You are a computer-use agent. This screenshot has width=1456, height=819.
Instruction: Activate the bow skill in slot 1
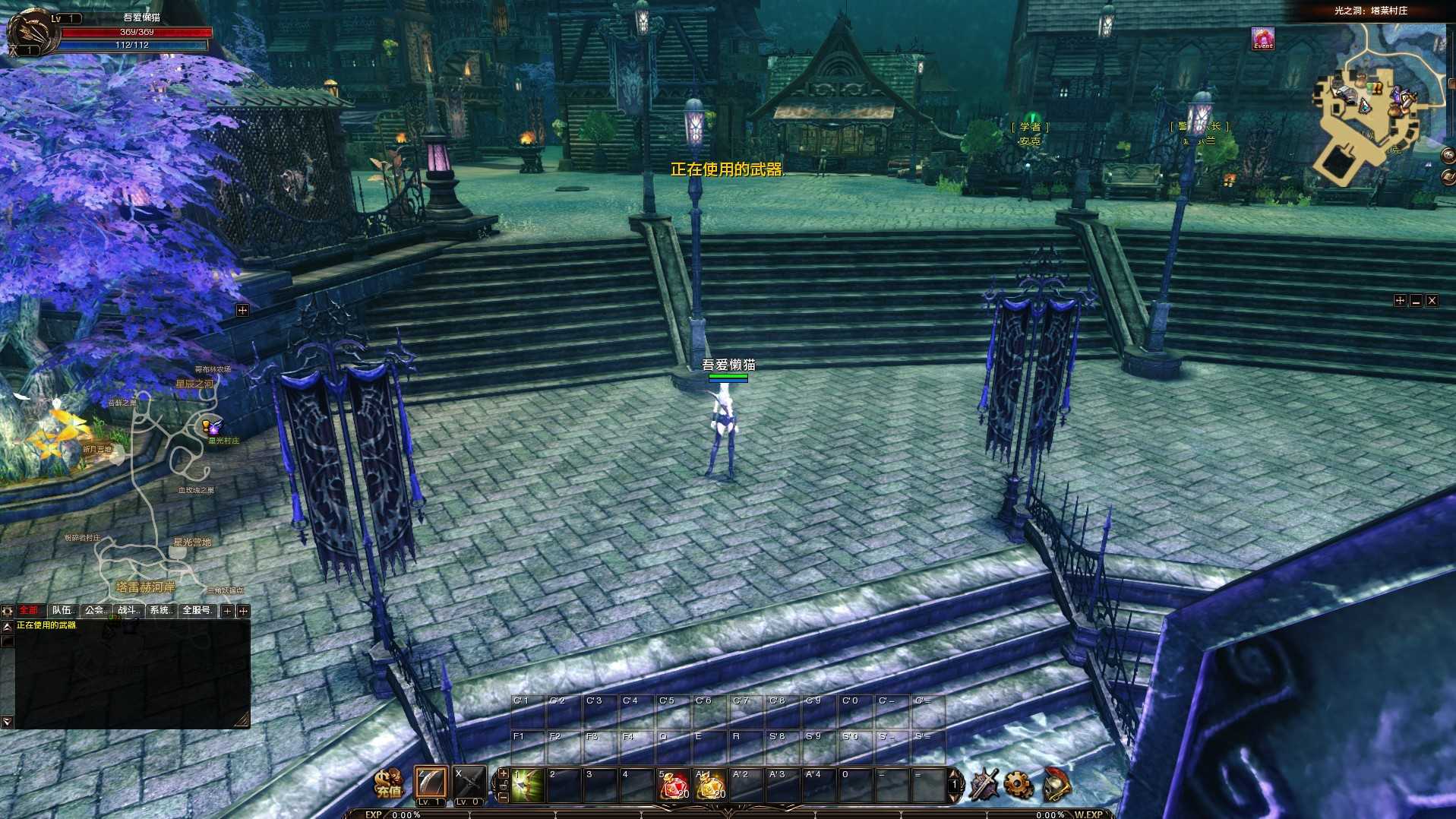pyautogui.click(x=527, y=785)
